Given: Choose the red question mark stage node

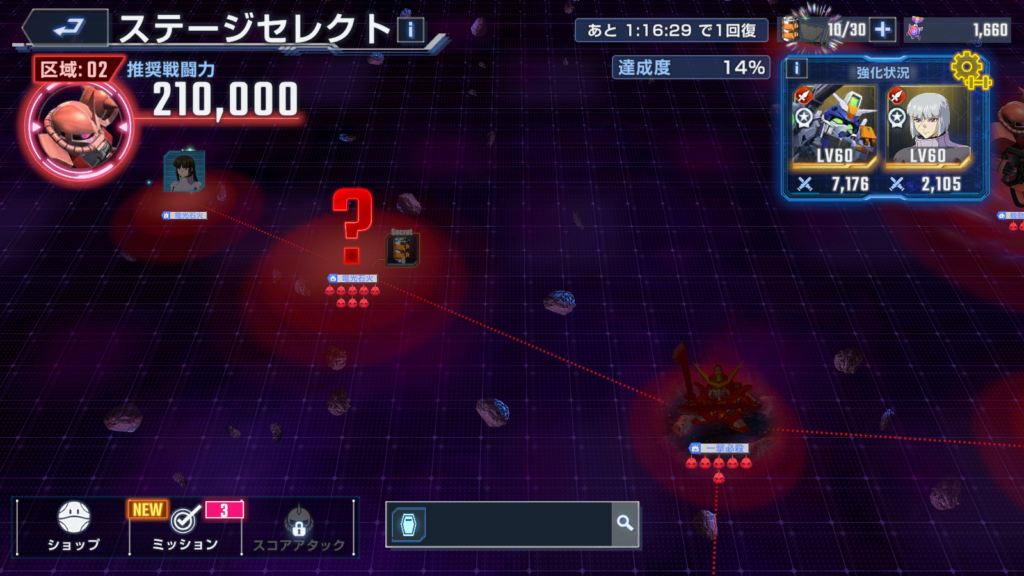Looking at the screenshot, I should (x=351, y=228).
